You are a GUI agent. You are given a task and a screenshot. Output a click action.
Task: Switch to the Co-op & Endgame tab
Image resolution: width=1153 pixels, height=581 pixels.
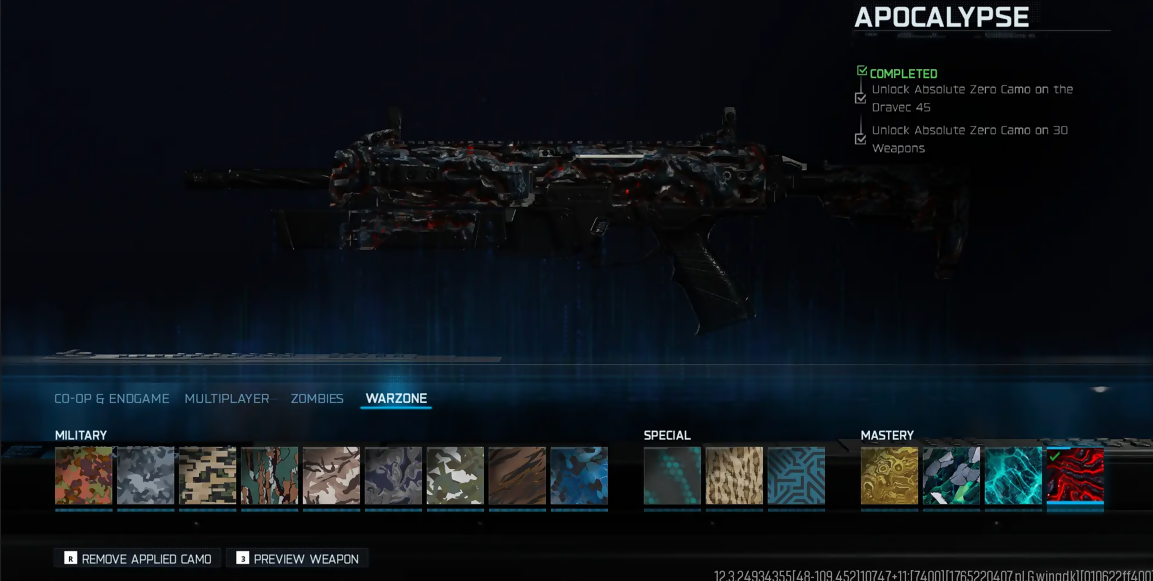[x=111, y=399]
